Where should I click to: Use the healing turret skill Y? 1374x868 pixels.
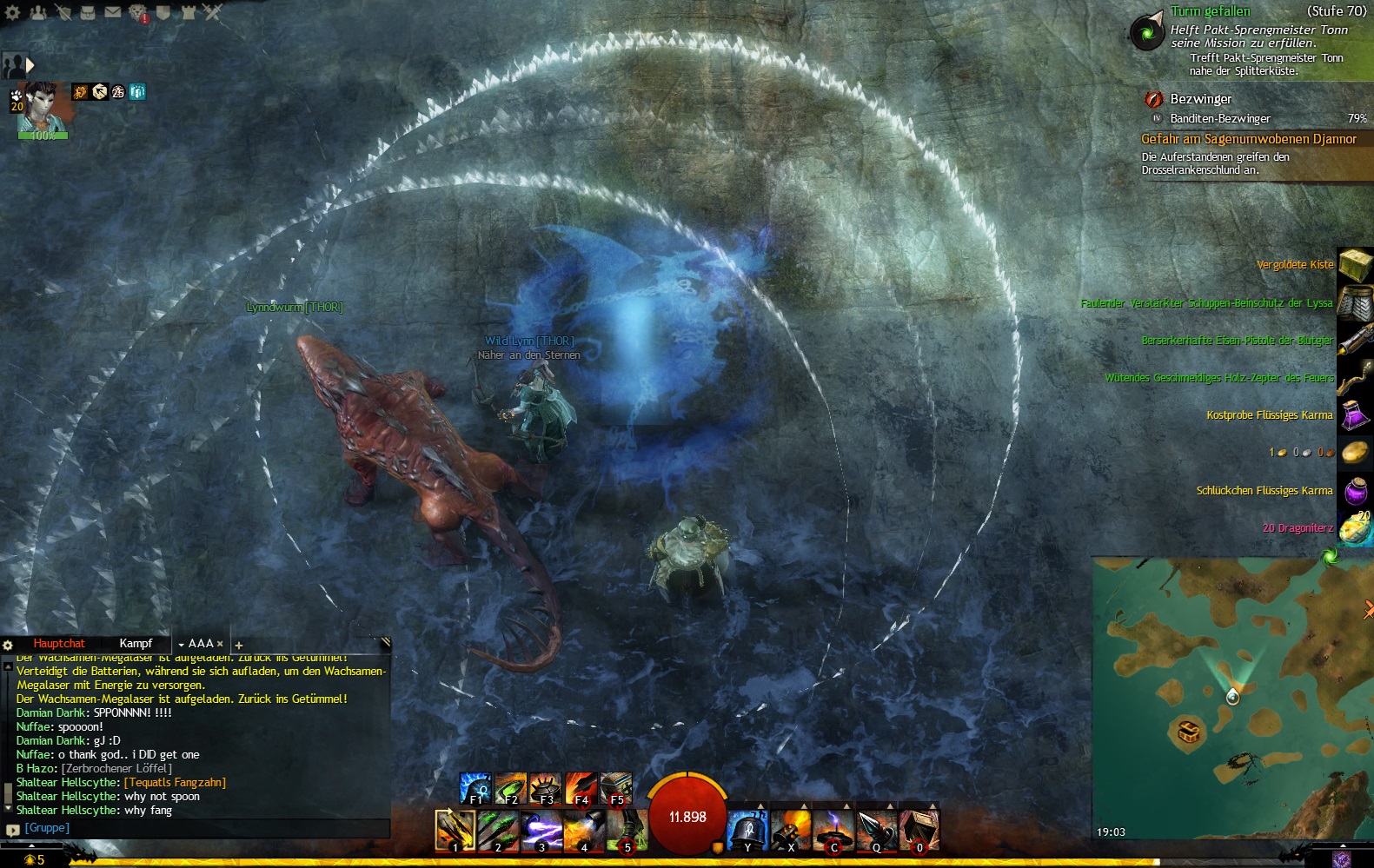(x=747, y=830)
